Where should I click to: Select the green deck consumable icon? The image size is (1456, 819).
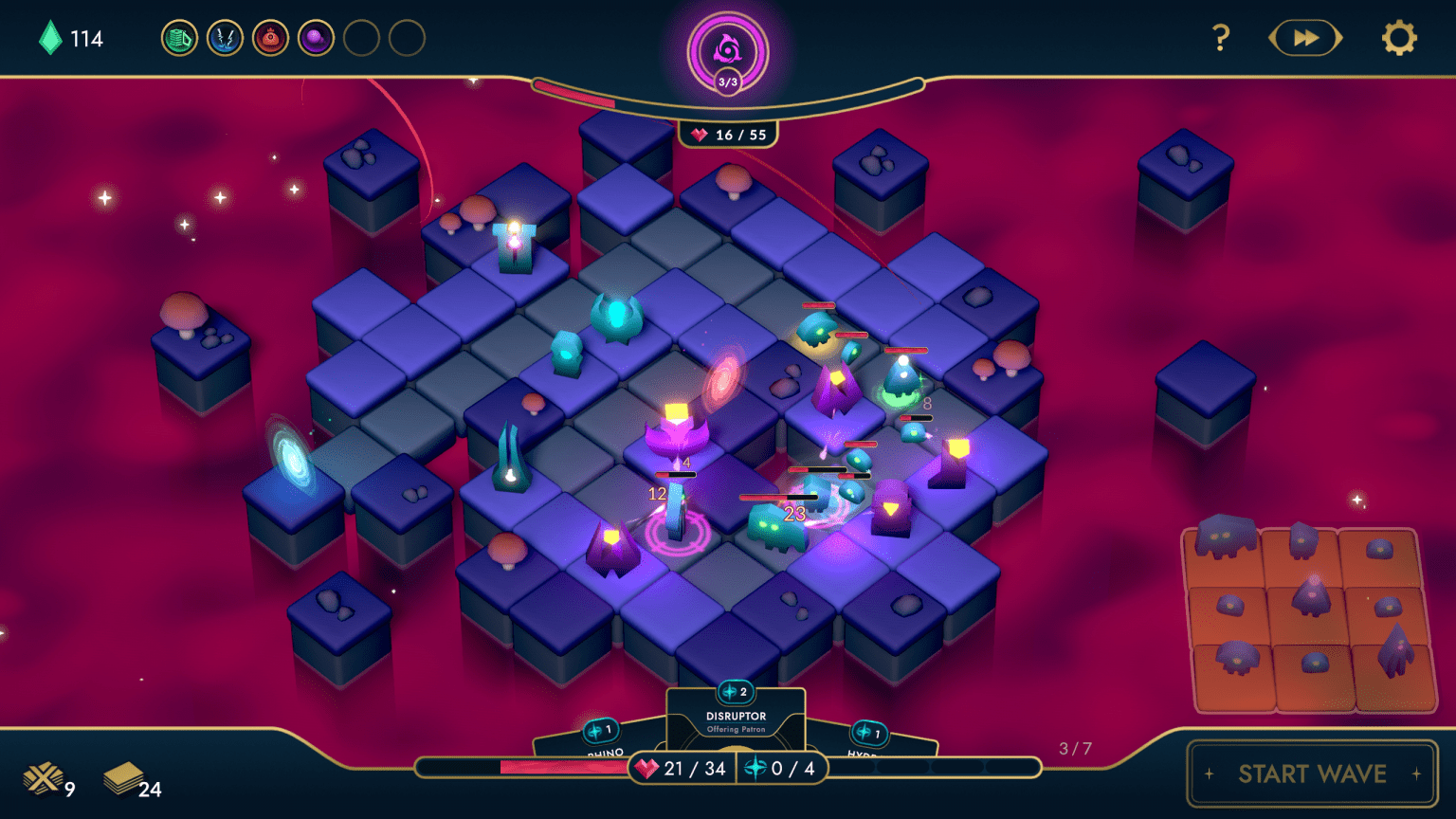pos(178,38)
